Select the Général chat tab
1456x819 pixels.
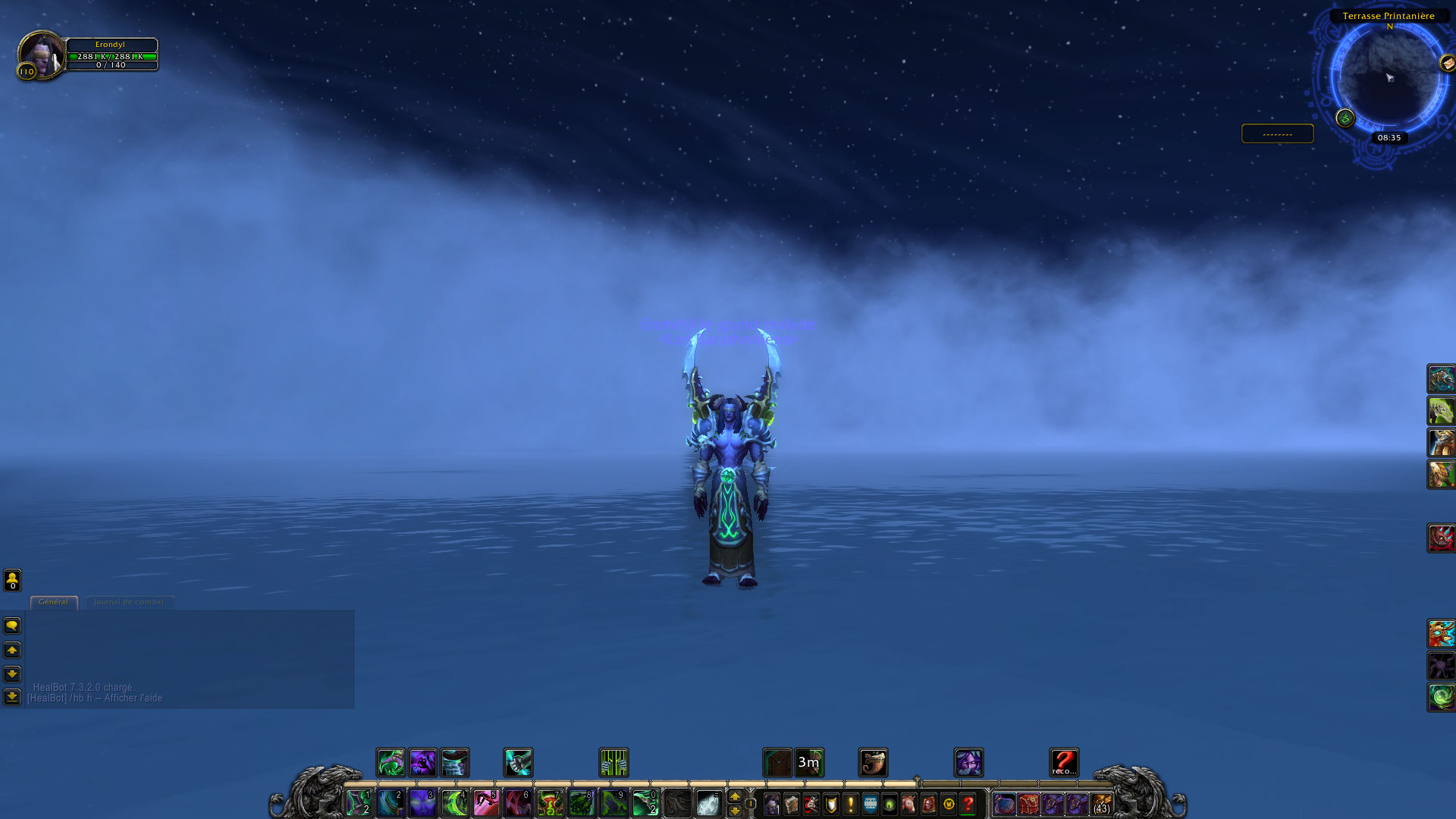point(53,601)
